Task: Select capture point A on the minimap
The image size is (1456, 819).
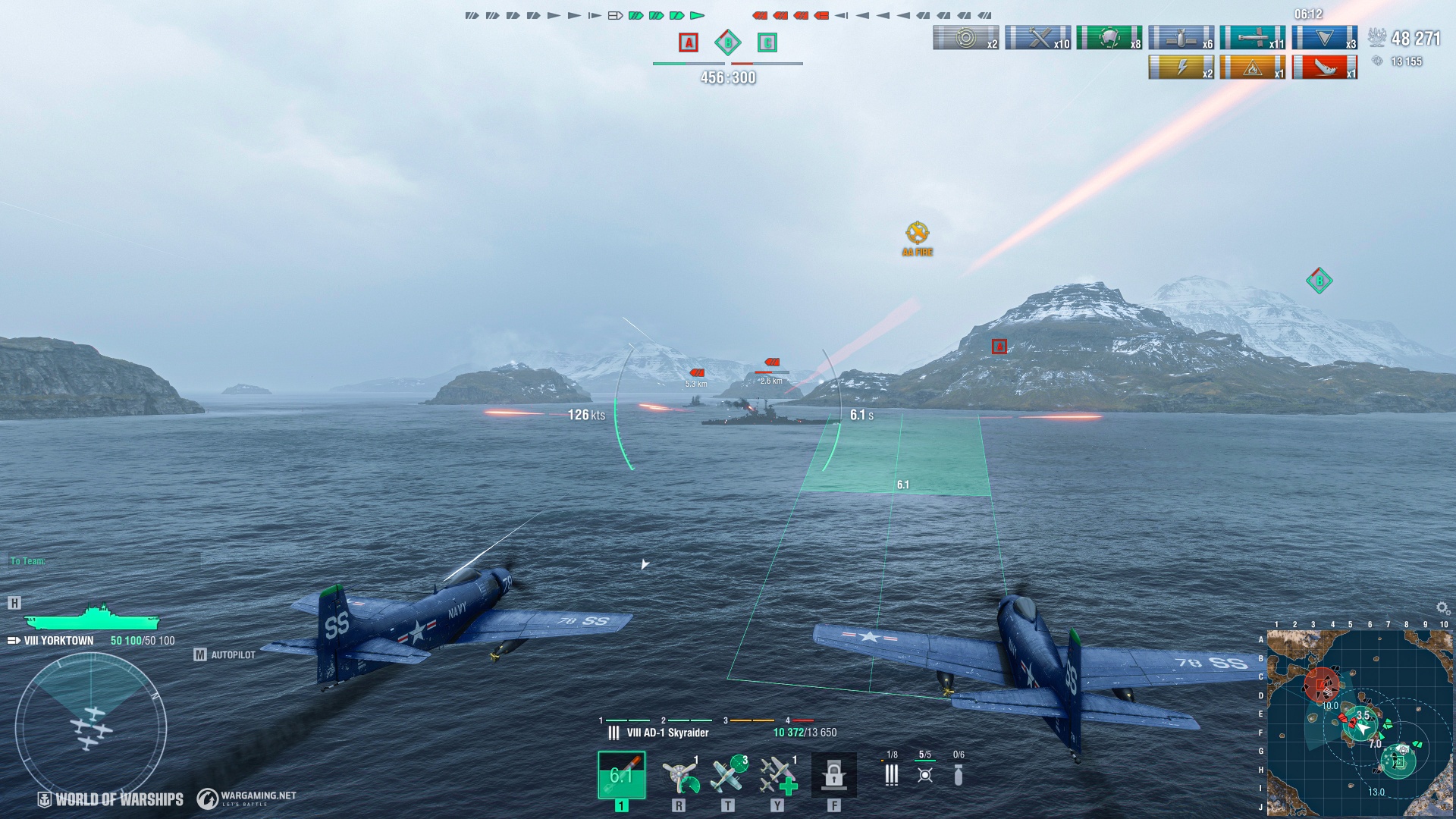Action: 1321,686
